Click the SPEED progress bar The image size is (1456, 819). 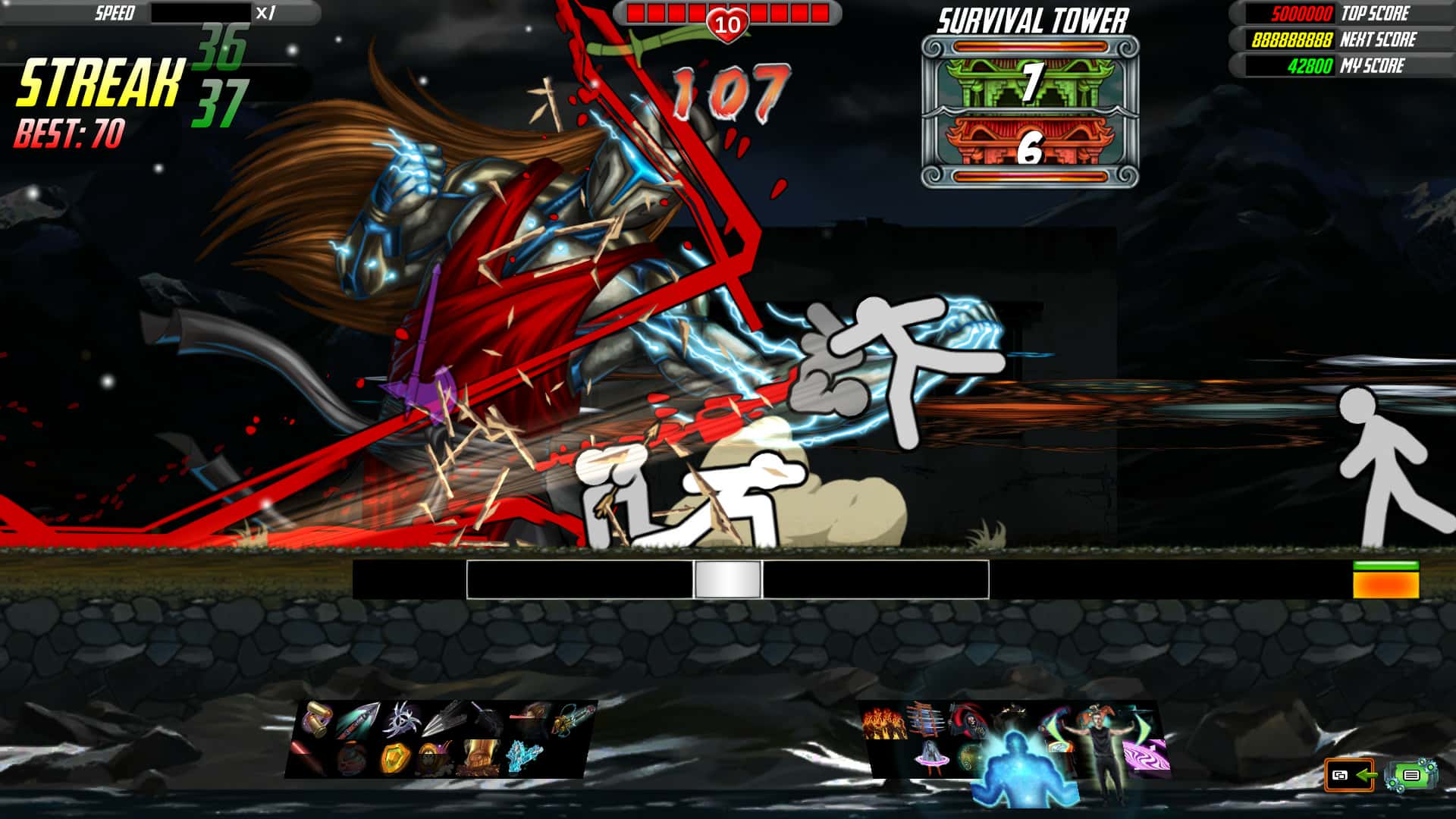coord(201,12)
